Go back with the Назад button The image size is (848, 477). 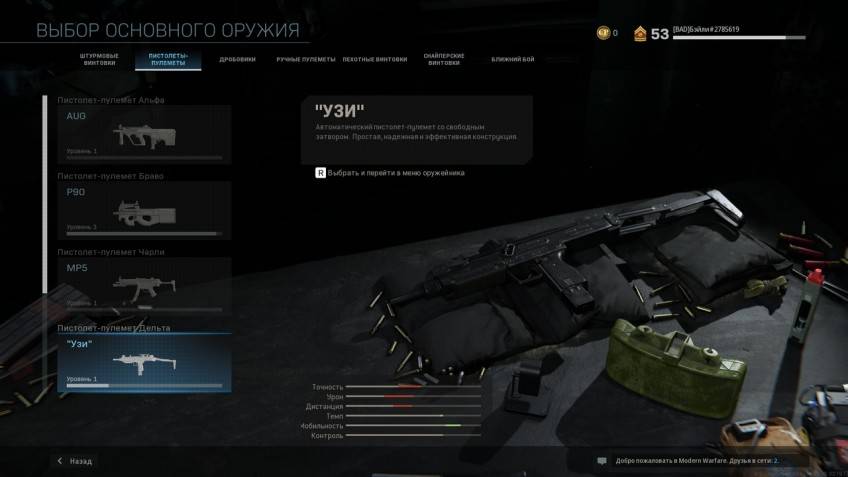[x=75, y=461]
